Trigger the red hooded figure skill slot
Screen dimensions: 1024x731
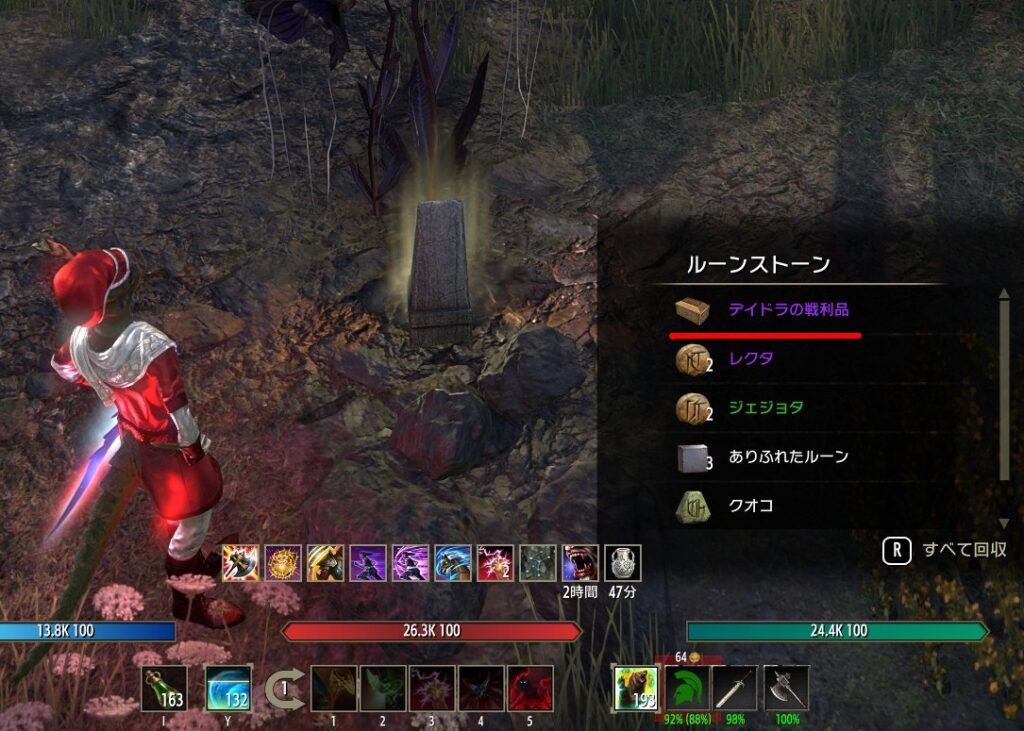pyautogui.click(x=531, y=688)
